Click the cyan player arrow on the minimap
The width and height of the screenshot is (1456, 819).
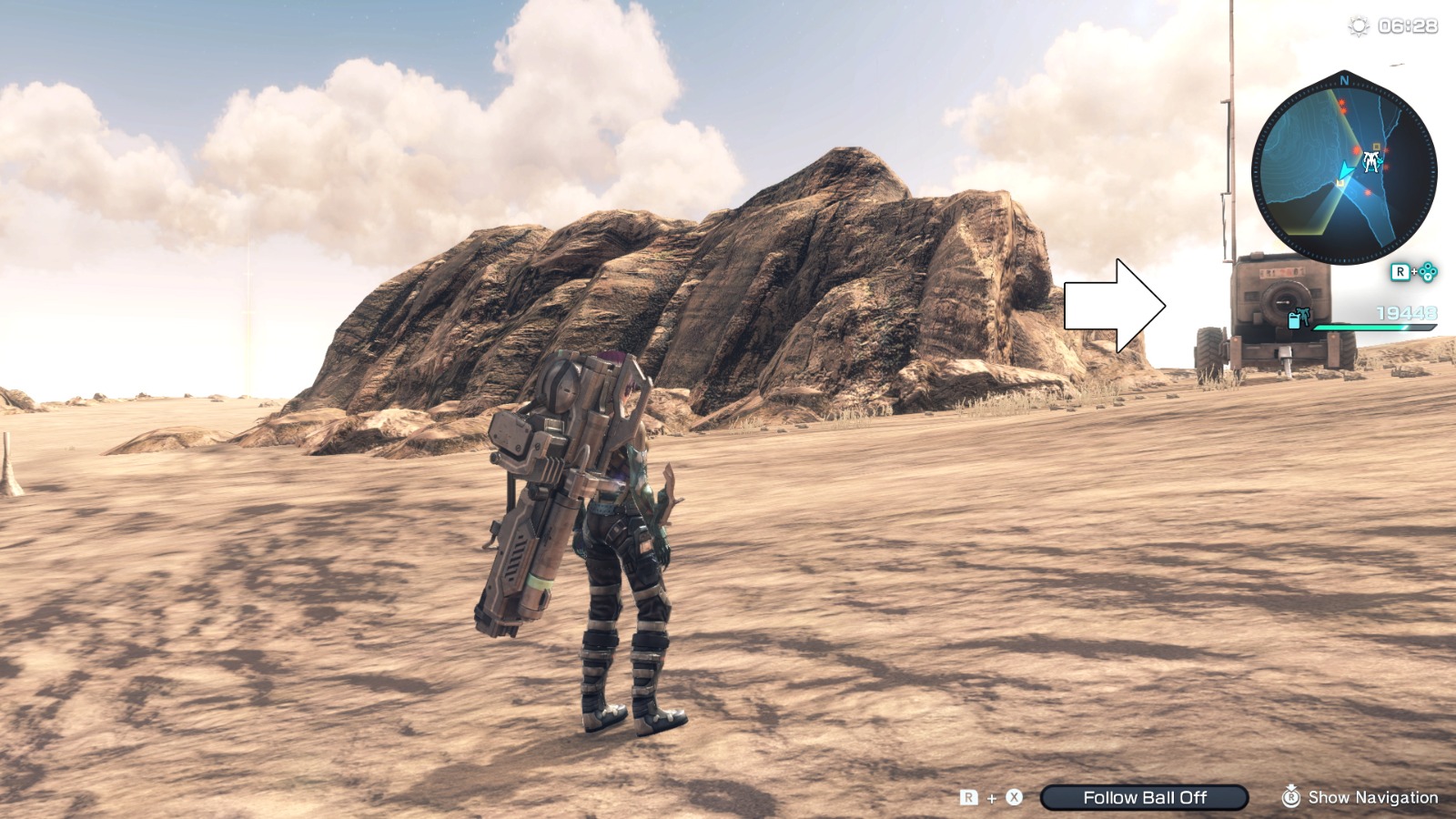(1347, 170)
